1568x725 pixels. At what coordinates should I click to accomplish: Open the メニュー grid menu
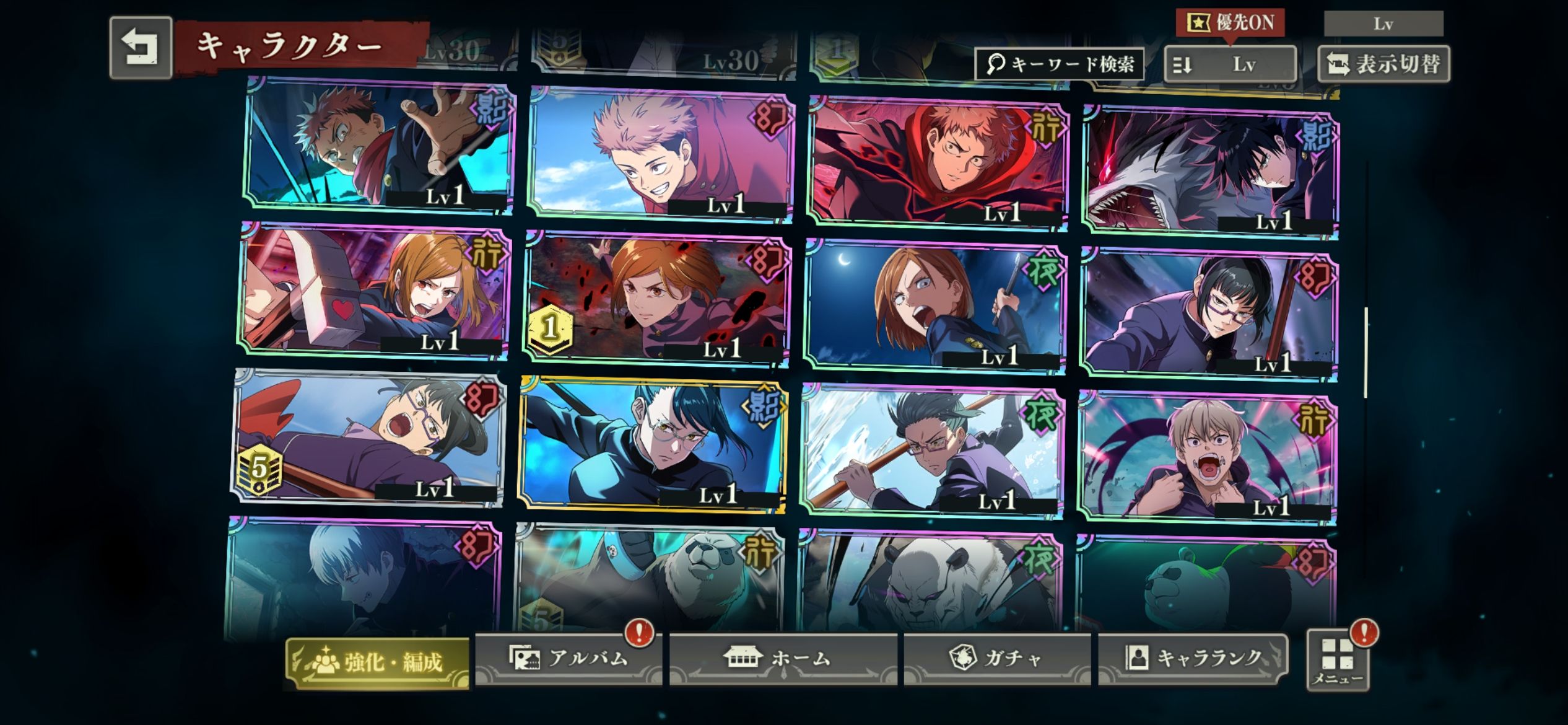[1338, 661]
